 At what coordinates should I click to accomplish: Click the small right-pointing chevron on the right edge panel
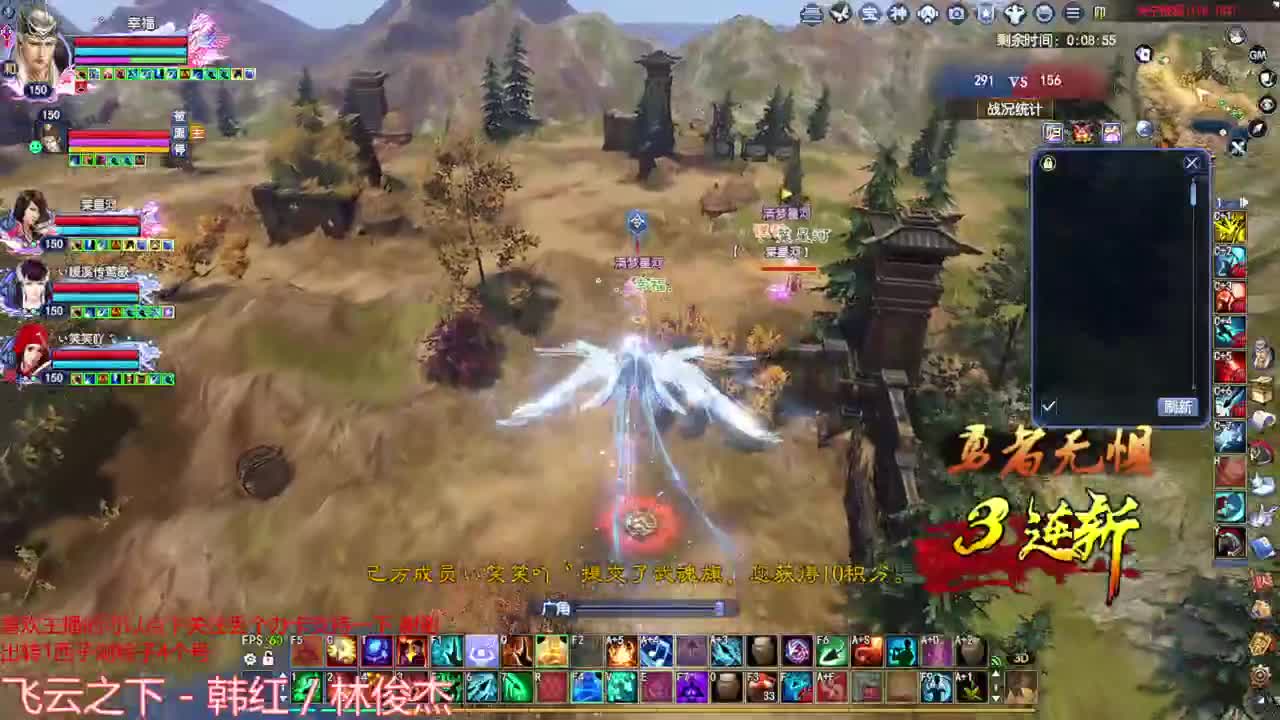click(x=1245, y=203)
